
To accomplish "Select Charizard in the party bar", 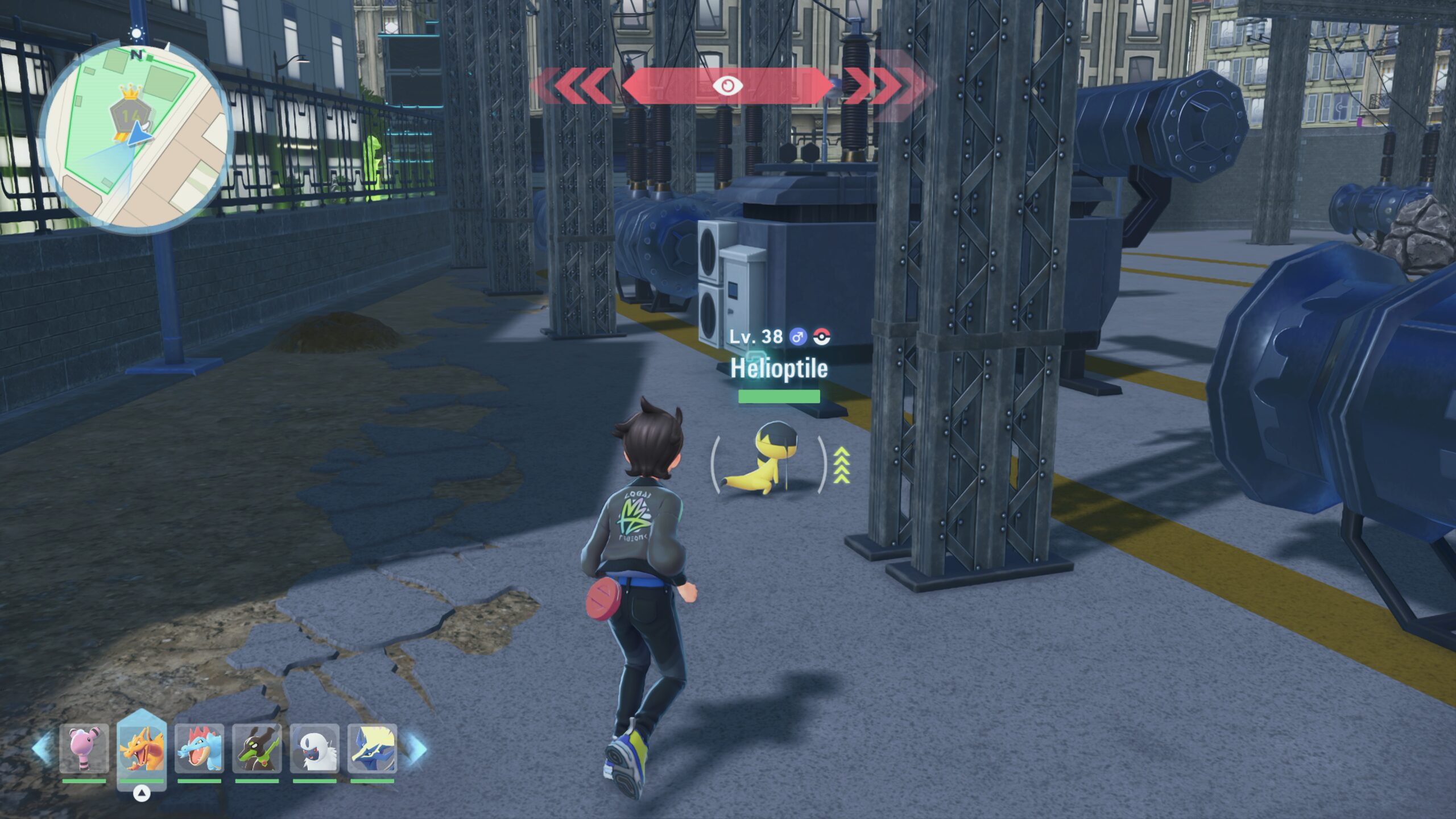I will click(142, 750).
